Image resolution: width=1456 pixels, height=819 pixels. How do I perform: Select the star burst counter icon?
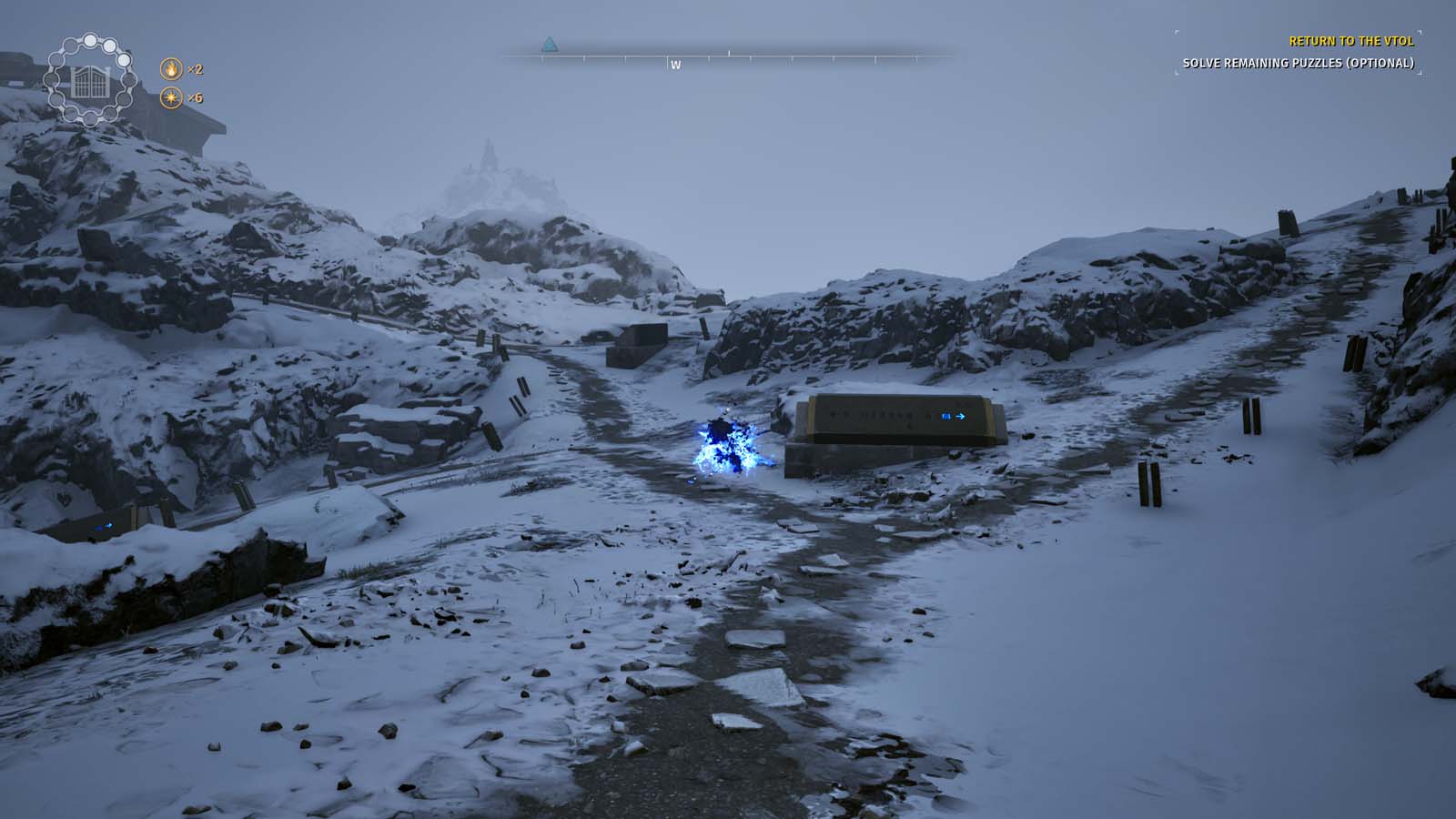tap(172, 98)
